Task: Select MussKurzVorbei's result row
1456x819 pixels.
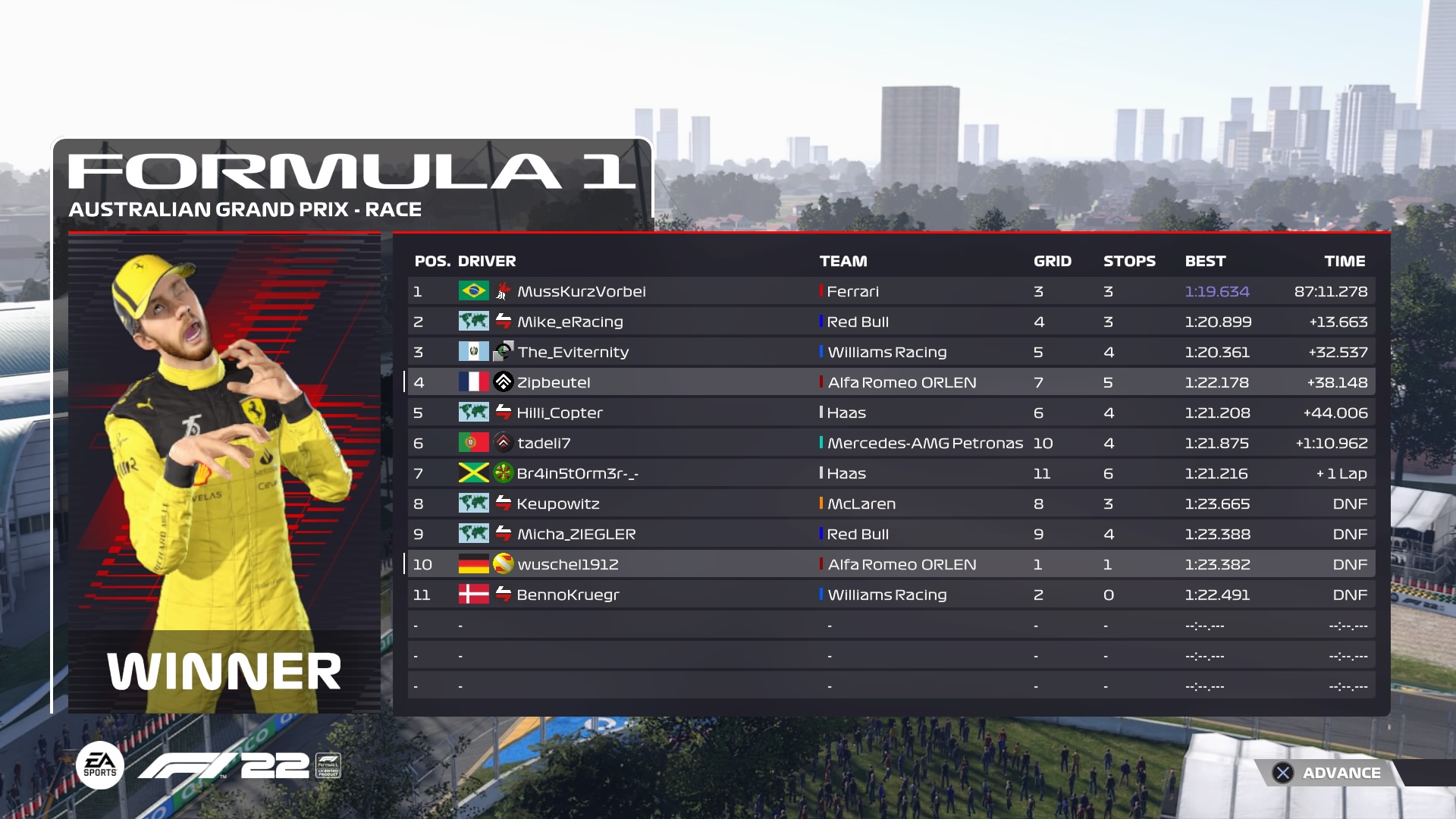Action: (x=891, y=291)
